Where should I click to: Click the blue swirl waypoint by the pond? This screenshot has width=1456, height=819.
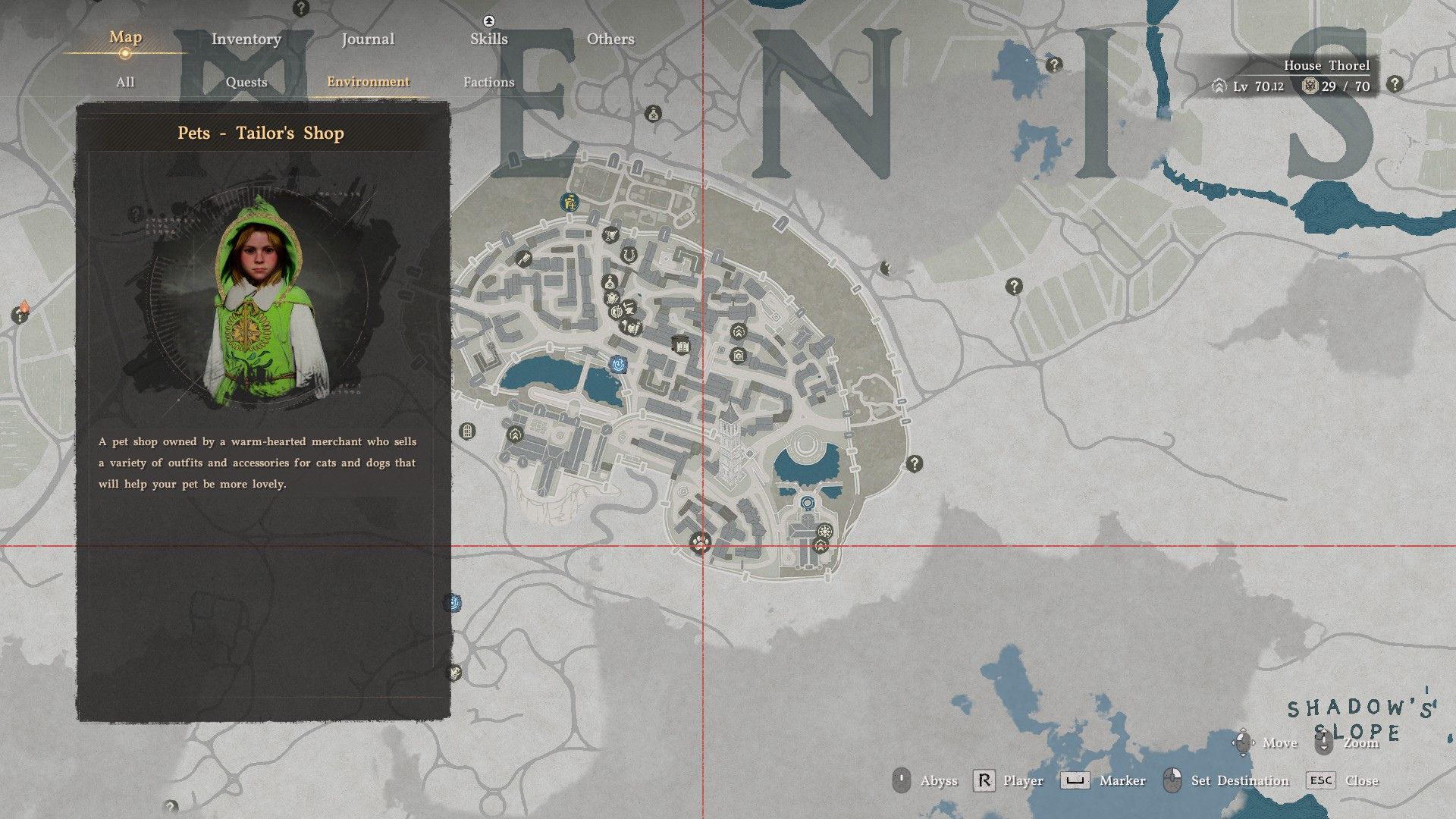coord(619,365)
